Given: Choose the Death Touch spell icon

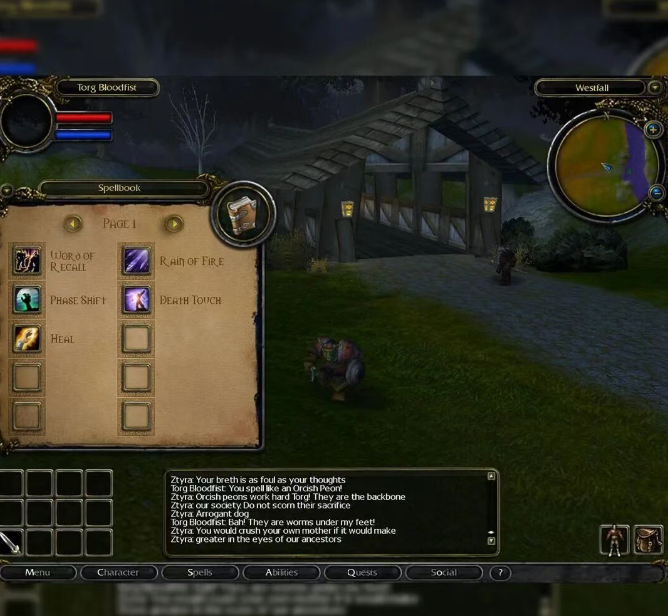Looking at the screenshot, I should coord(136,299).
